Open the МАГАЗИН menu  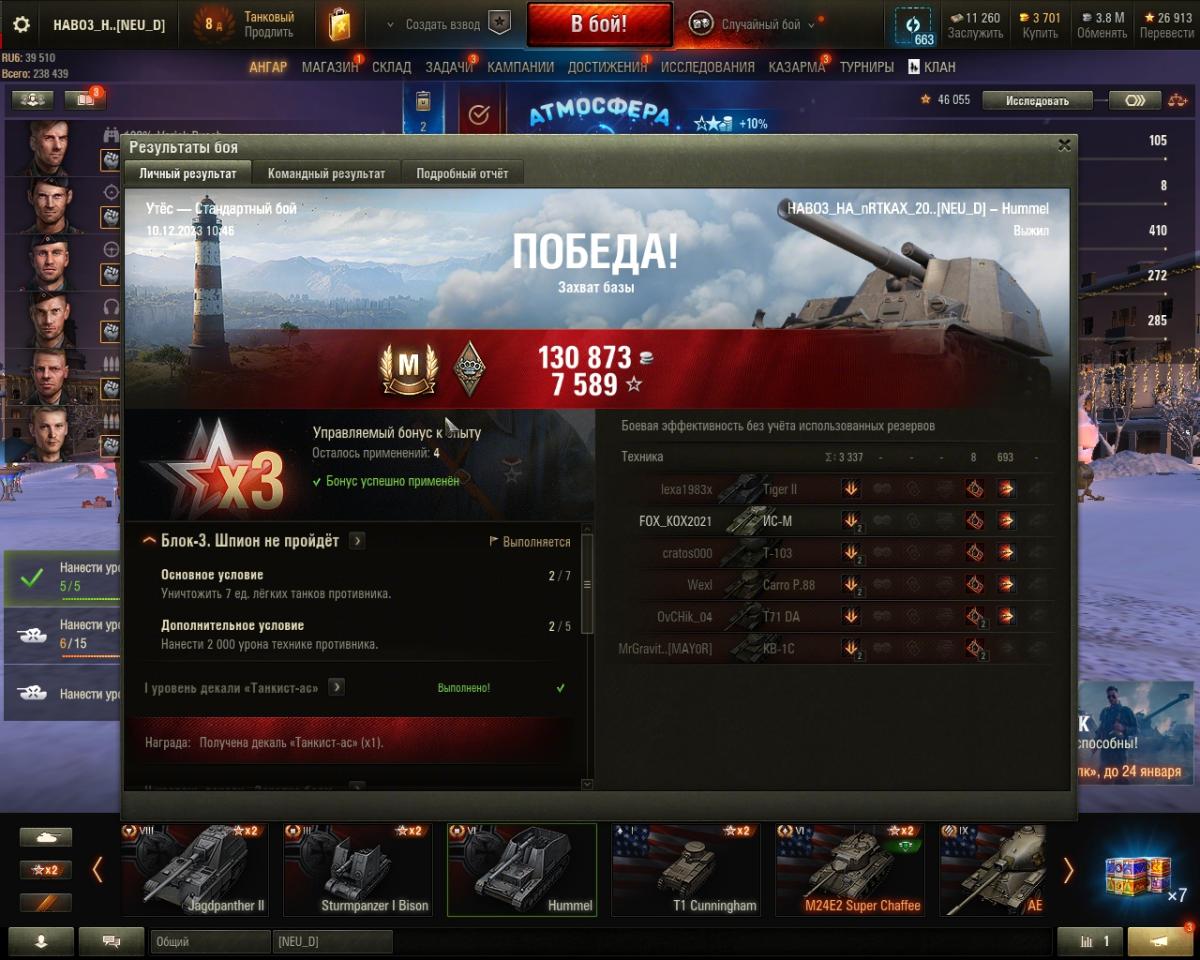330,67
